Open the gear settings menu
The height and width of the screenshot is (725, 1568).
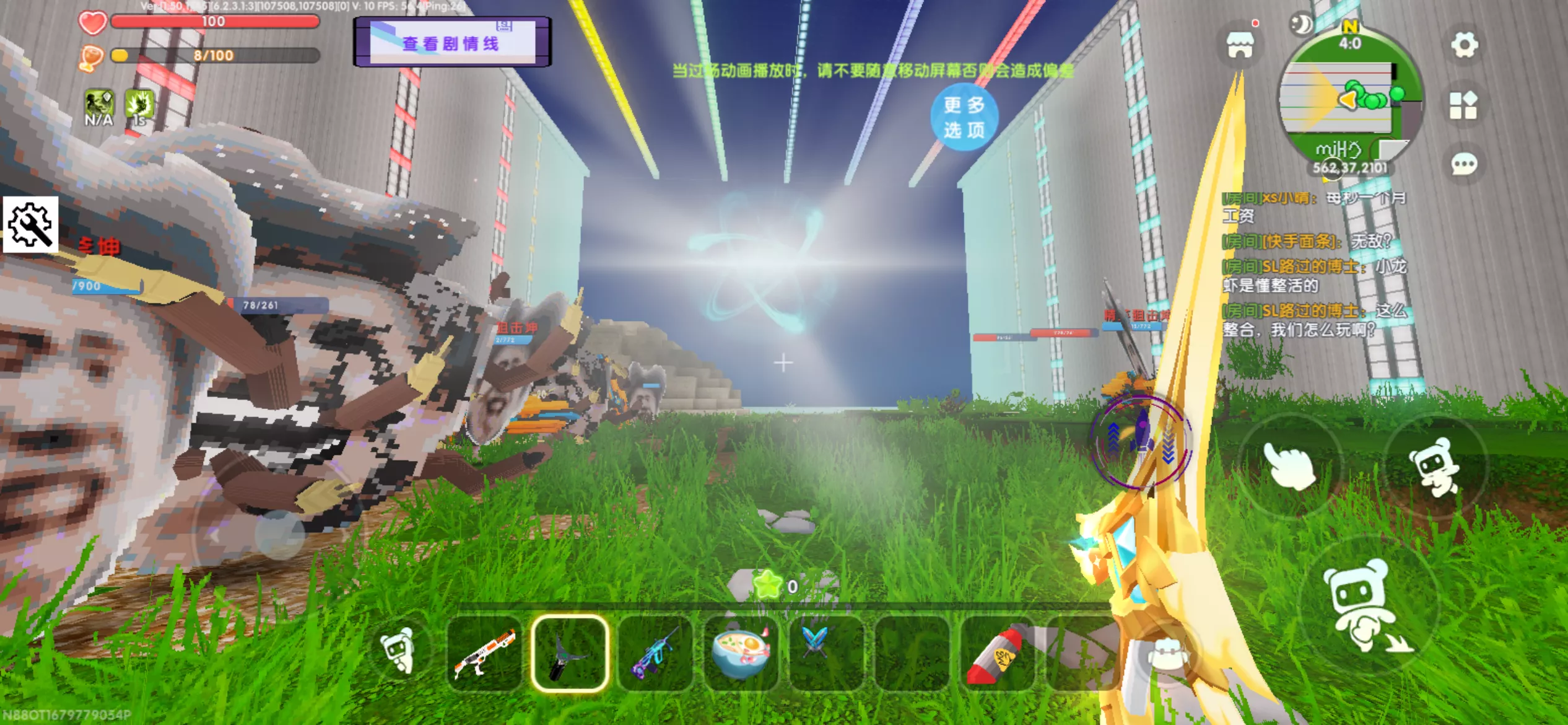(1464, 45)
